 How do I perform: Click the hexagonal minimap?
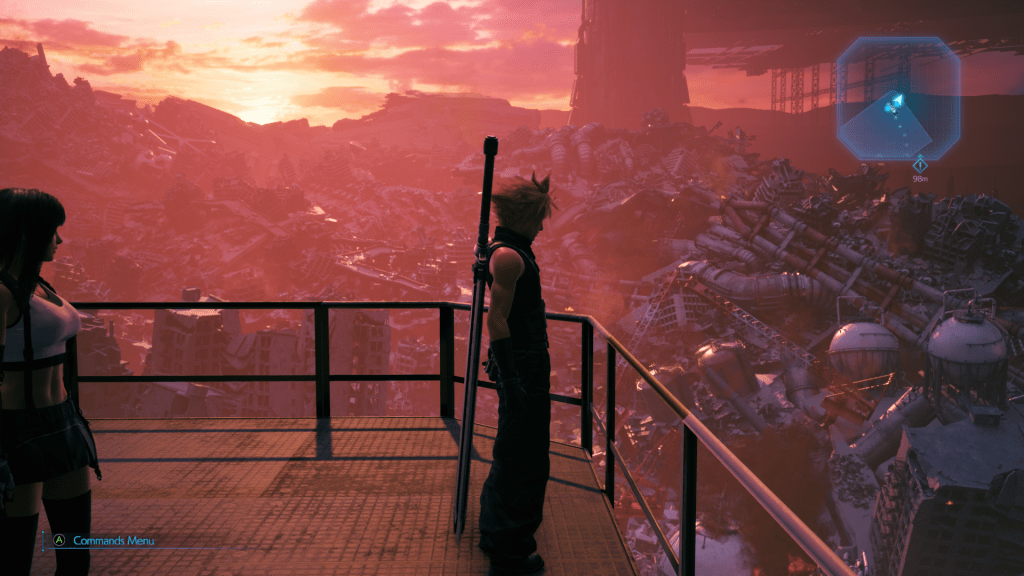(898, 98)
